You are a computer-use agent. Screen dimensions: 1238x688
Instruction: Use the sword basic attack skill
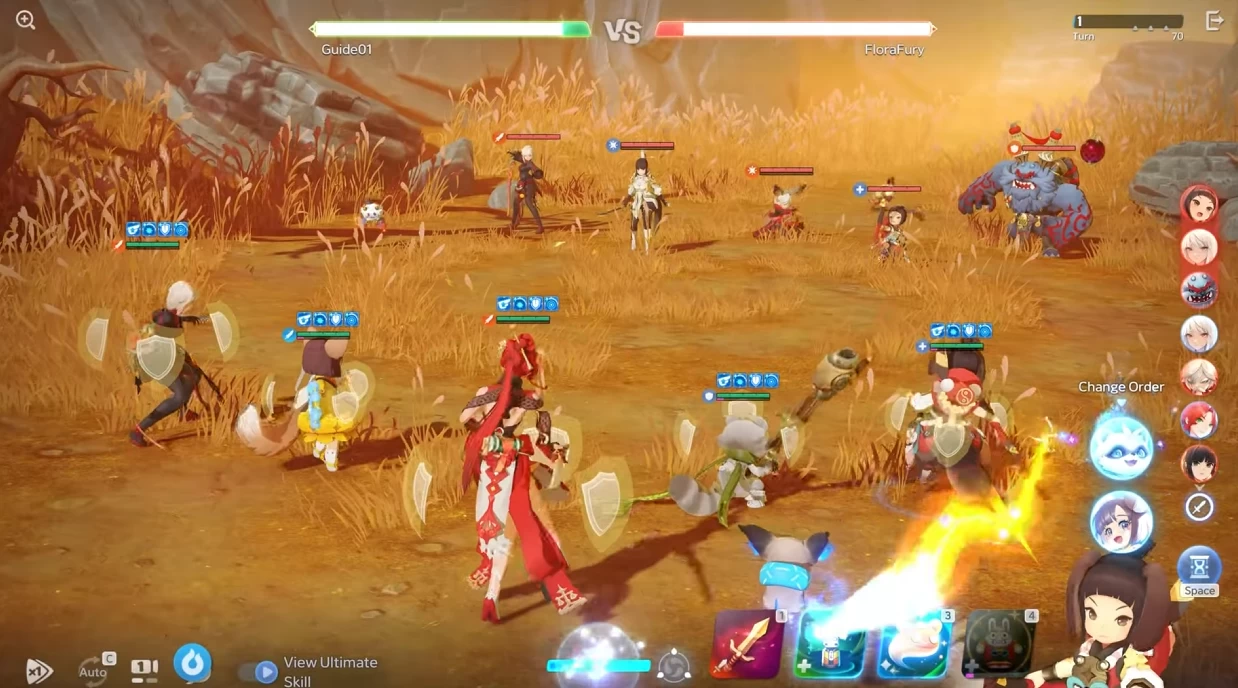(x=747, y=645)
